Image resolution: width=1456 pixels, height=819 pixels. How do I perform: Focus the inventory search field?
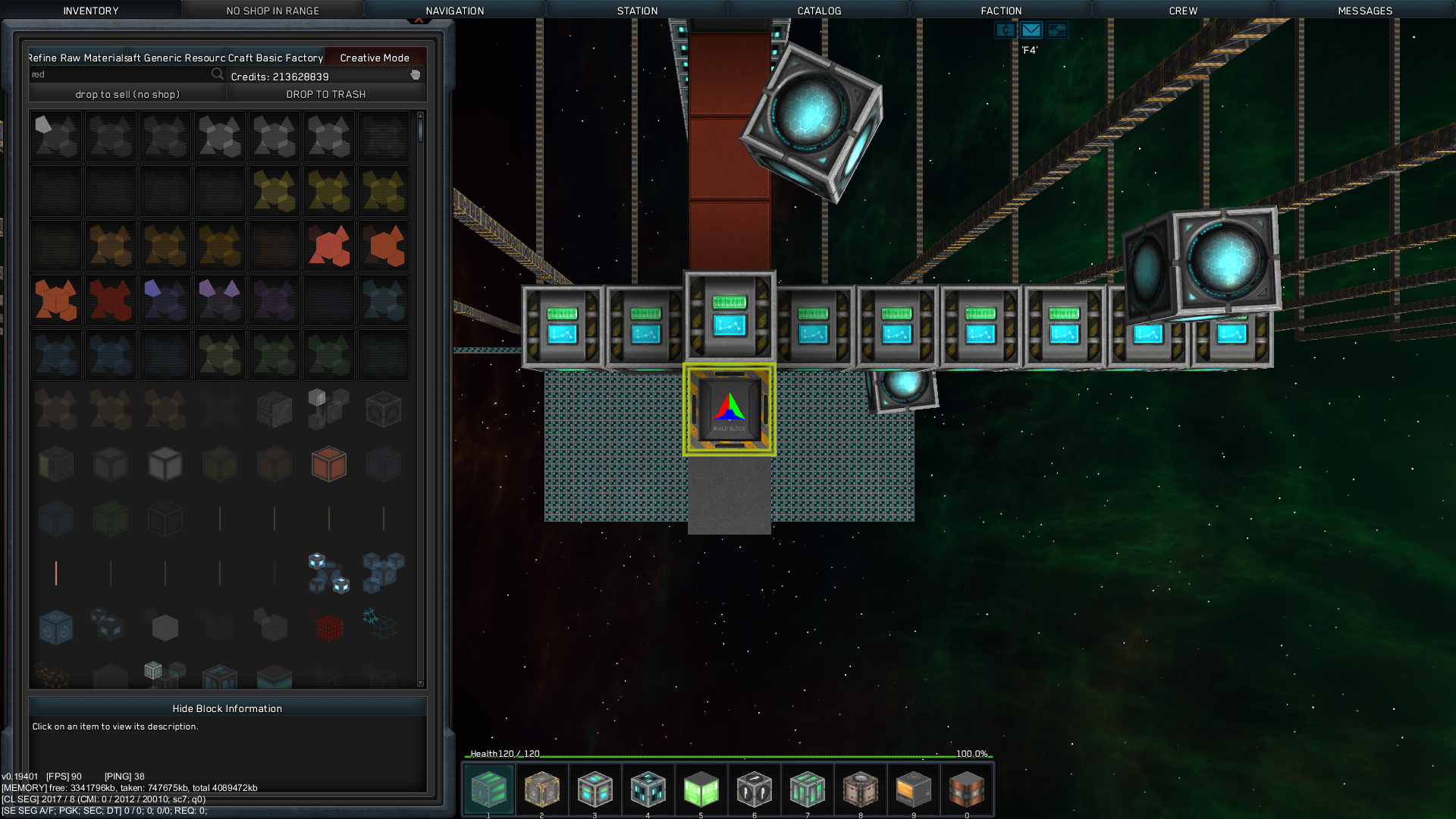(x=121, y=74)
